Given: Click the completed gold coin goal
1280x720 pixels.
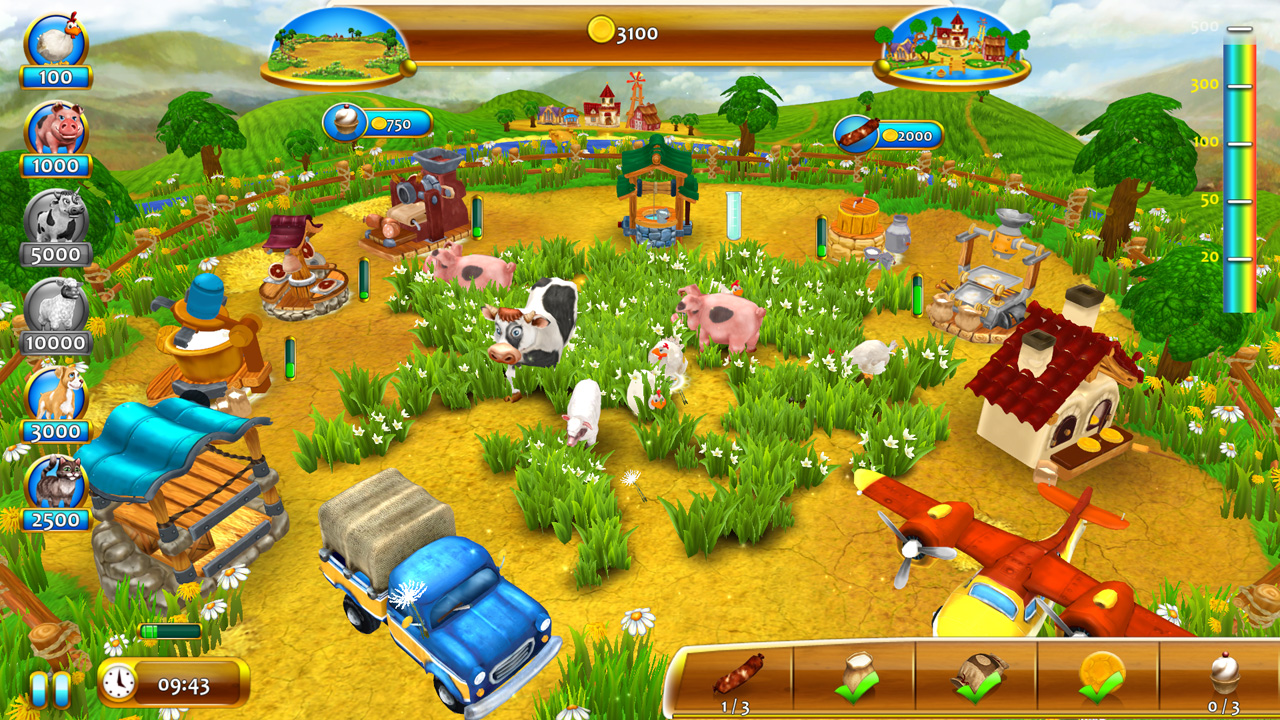Looking at the screenshot, I should (x=1100, y=676).
